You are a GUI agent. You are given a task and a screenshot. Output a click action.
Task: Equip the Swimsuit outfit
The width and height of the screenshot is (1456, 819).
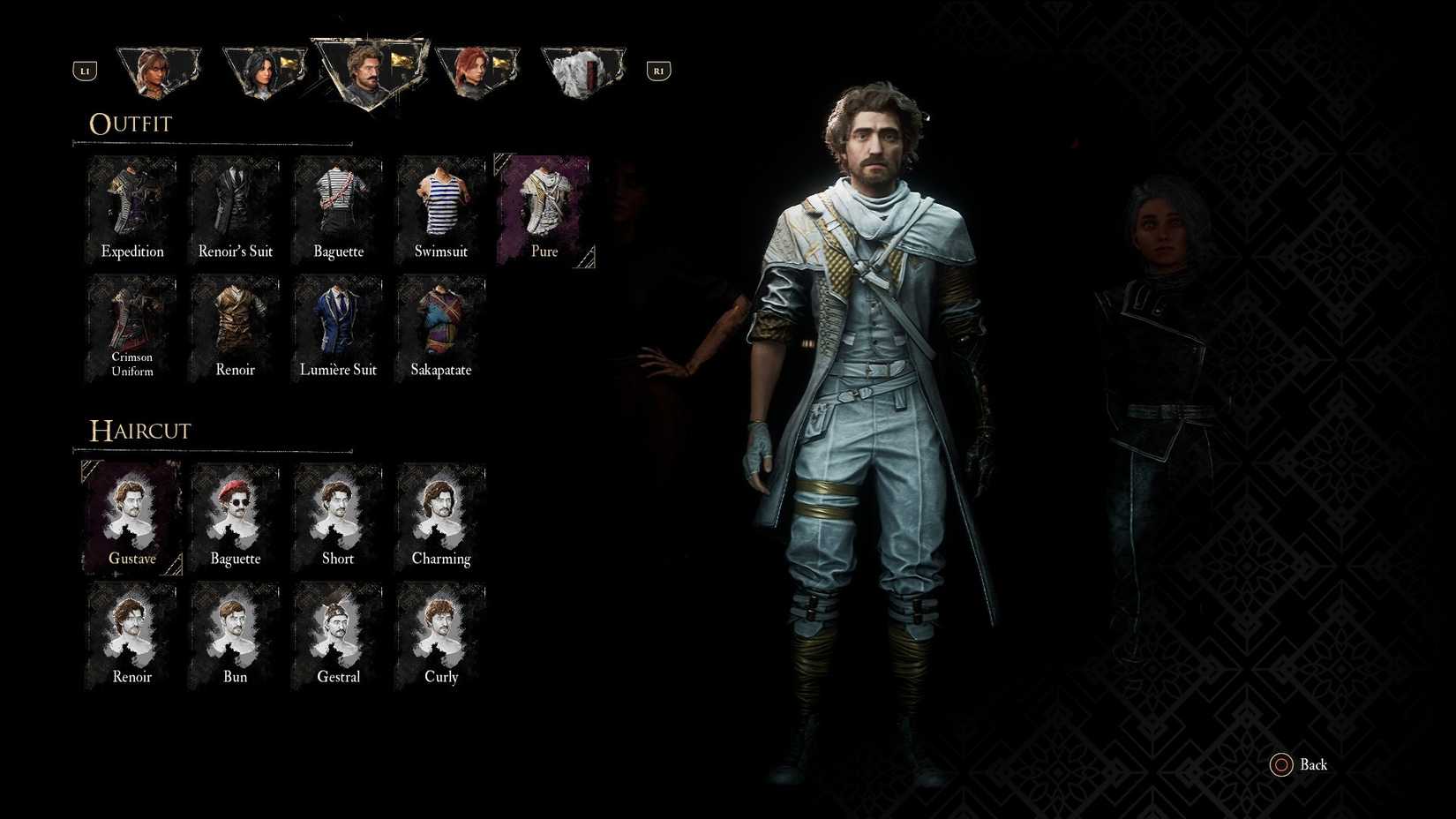(x=441, y=207)
